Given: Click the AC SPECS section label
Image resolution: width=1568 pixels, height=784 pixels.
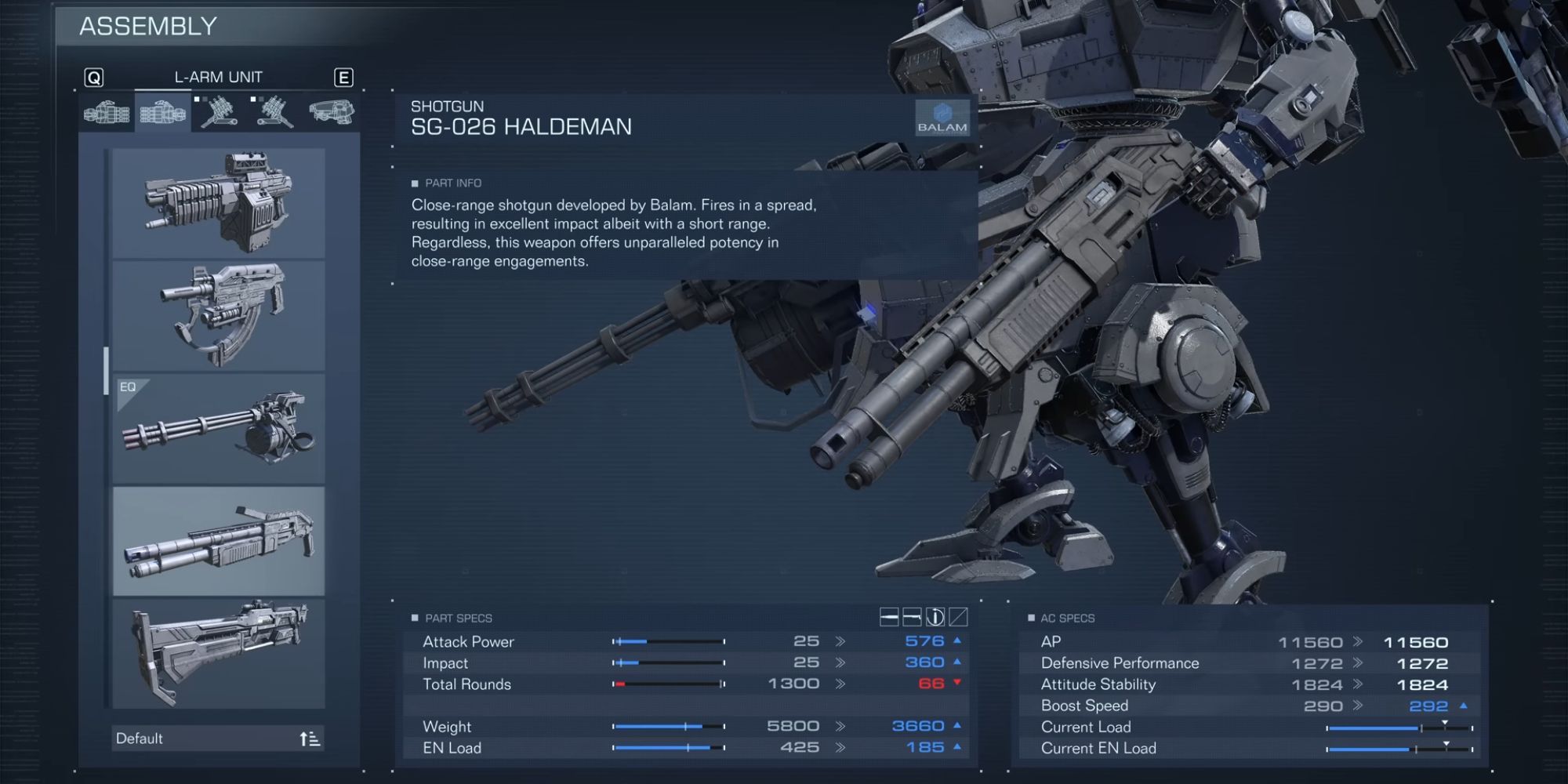Looking at the screenshot, I should pyautogui.click(x=1068, y=619).
